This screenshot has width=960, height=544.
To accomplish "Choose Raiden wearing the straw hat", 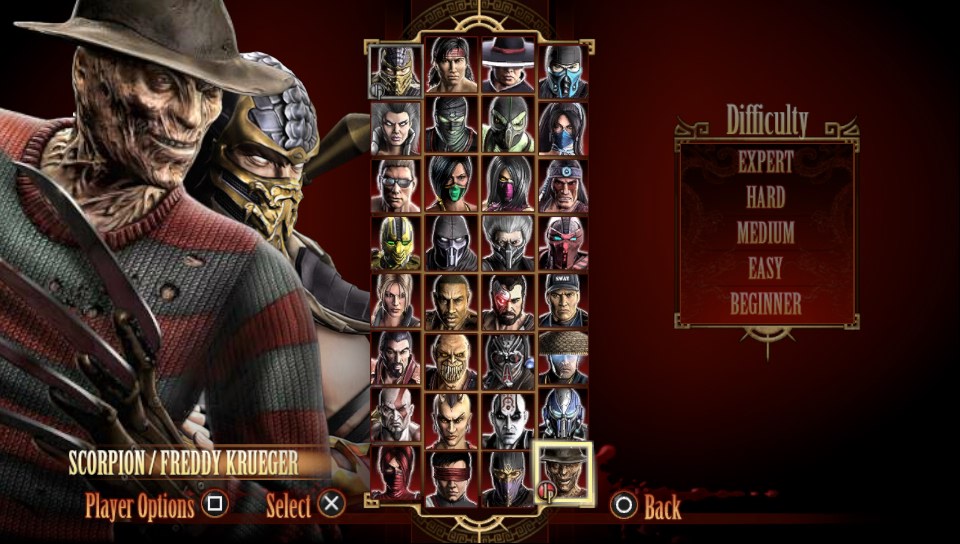I will pyautogui.click(x=563, y=357).
